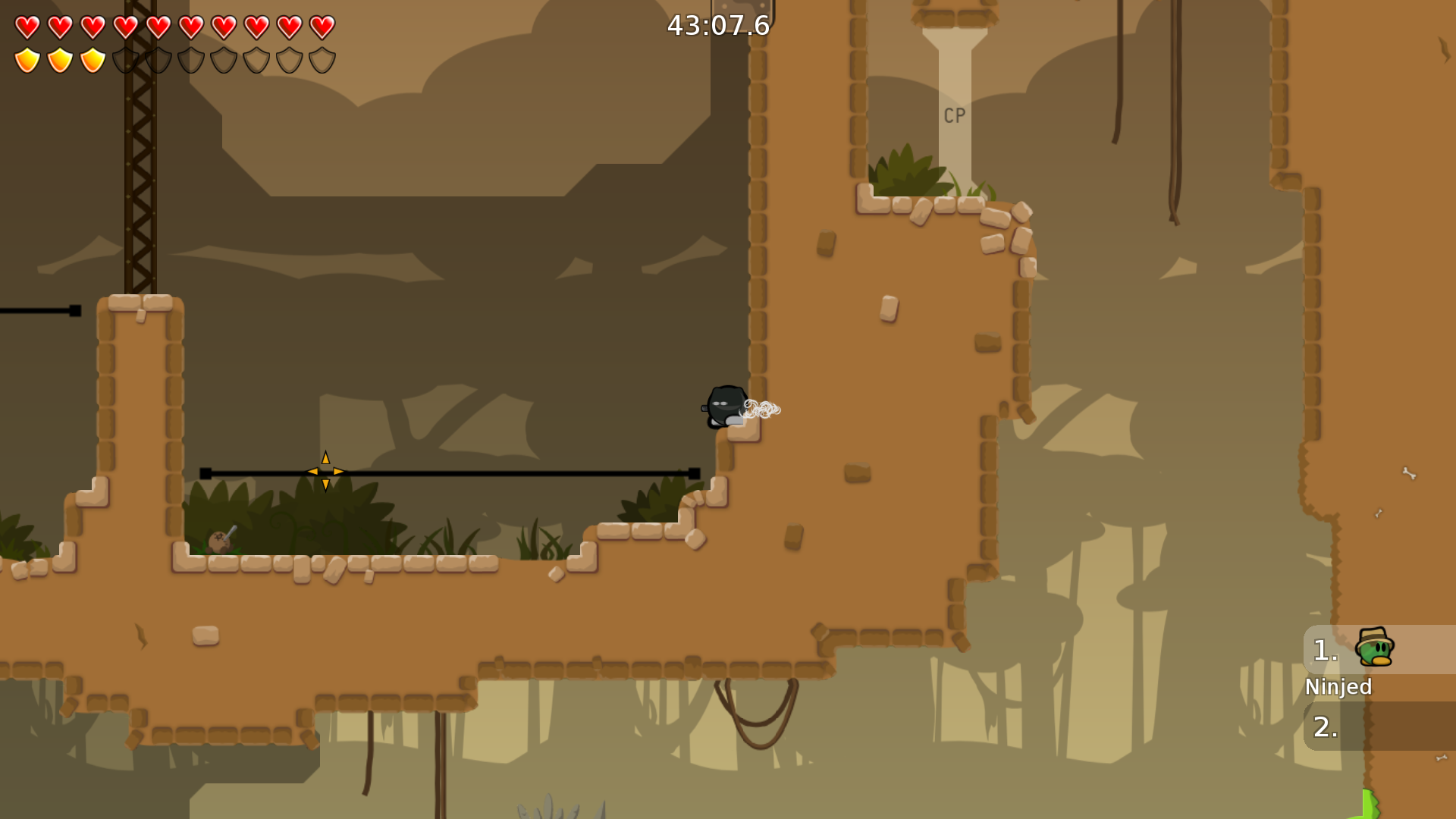Click the last empty shield slot

click(x=322, y=60)
